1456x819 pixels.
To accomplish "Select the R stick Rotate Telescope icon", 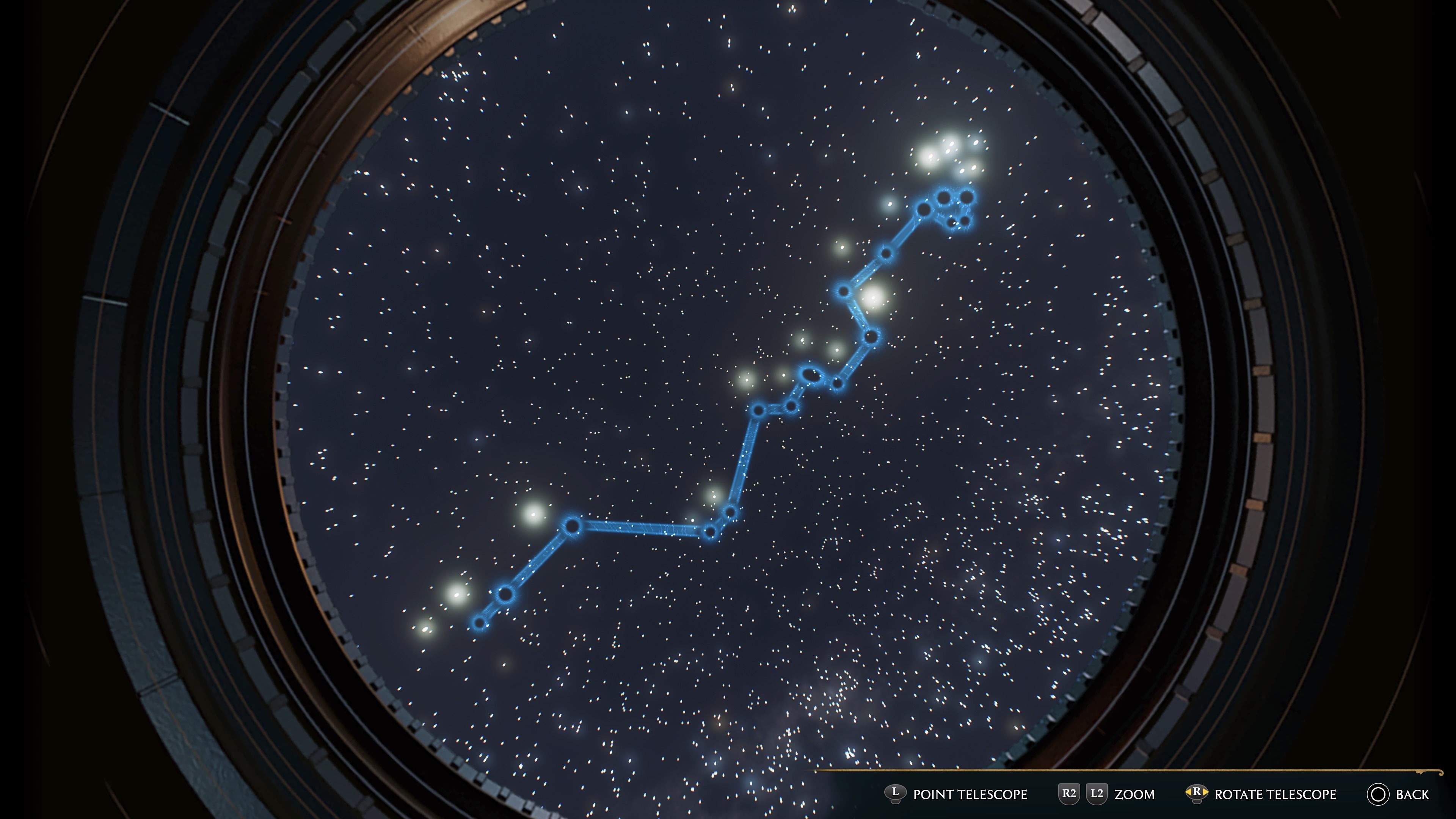I will [1197, 792].
